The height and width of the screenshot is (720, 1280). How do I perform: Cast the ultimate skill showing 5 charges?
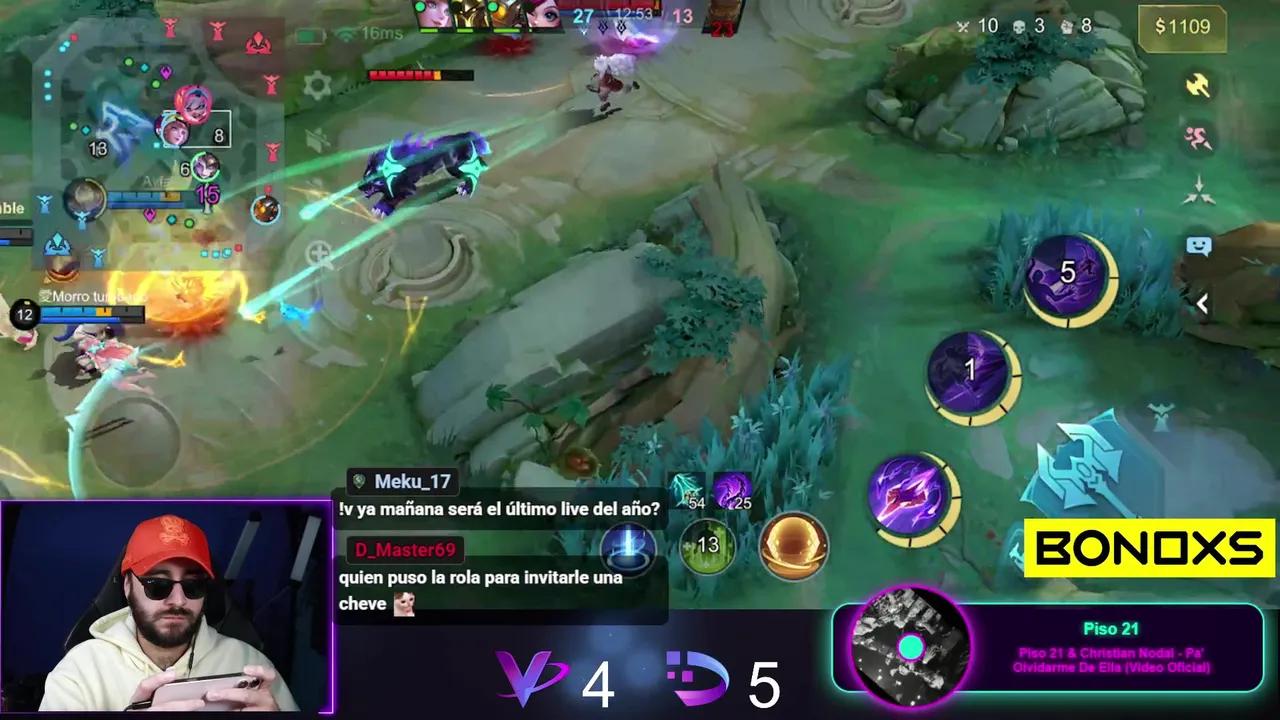point(1069,272)
